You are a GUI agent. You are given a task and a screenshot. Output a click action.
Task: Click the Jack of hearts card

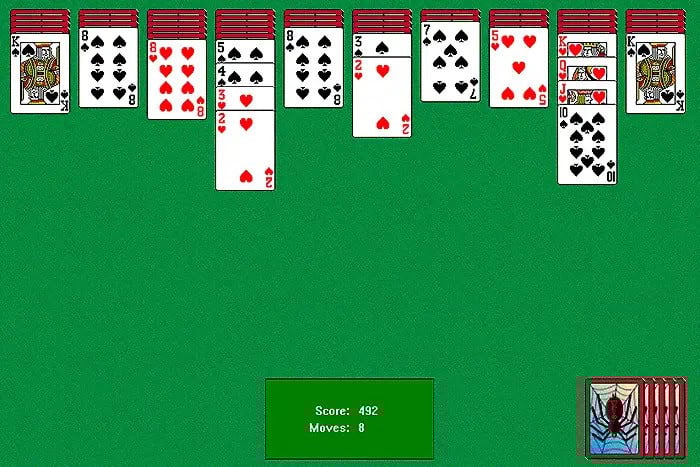click(587, 94)
